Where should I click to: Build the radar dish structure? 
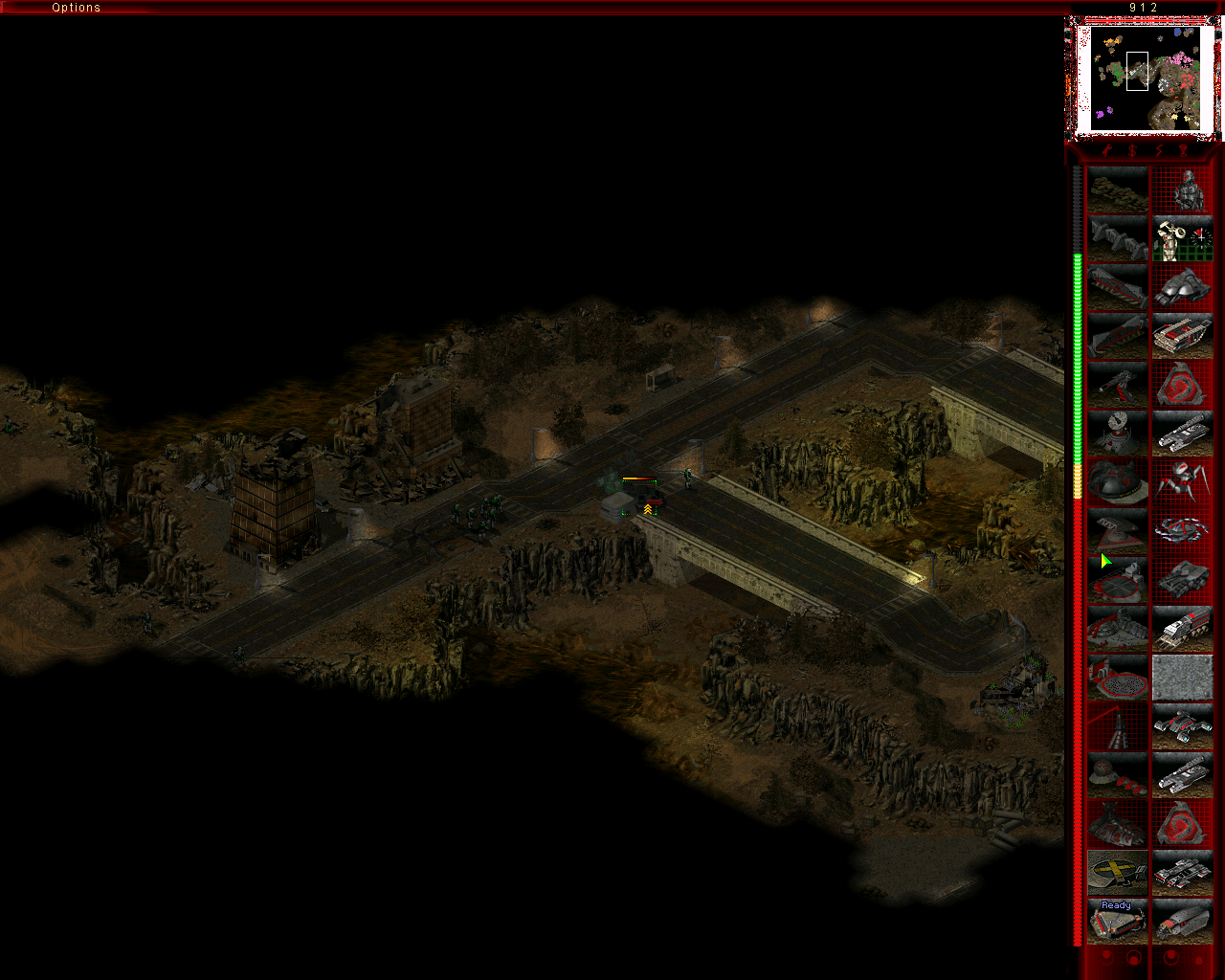(1117, 434)
